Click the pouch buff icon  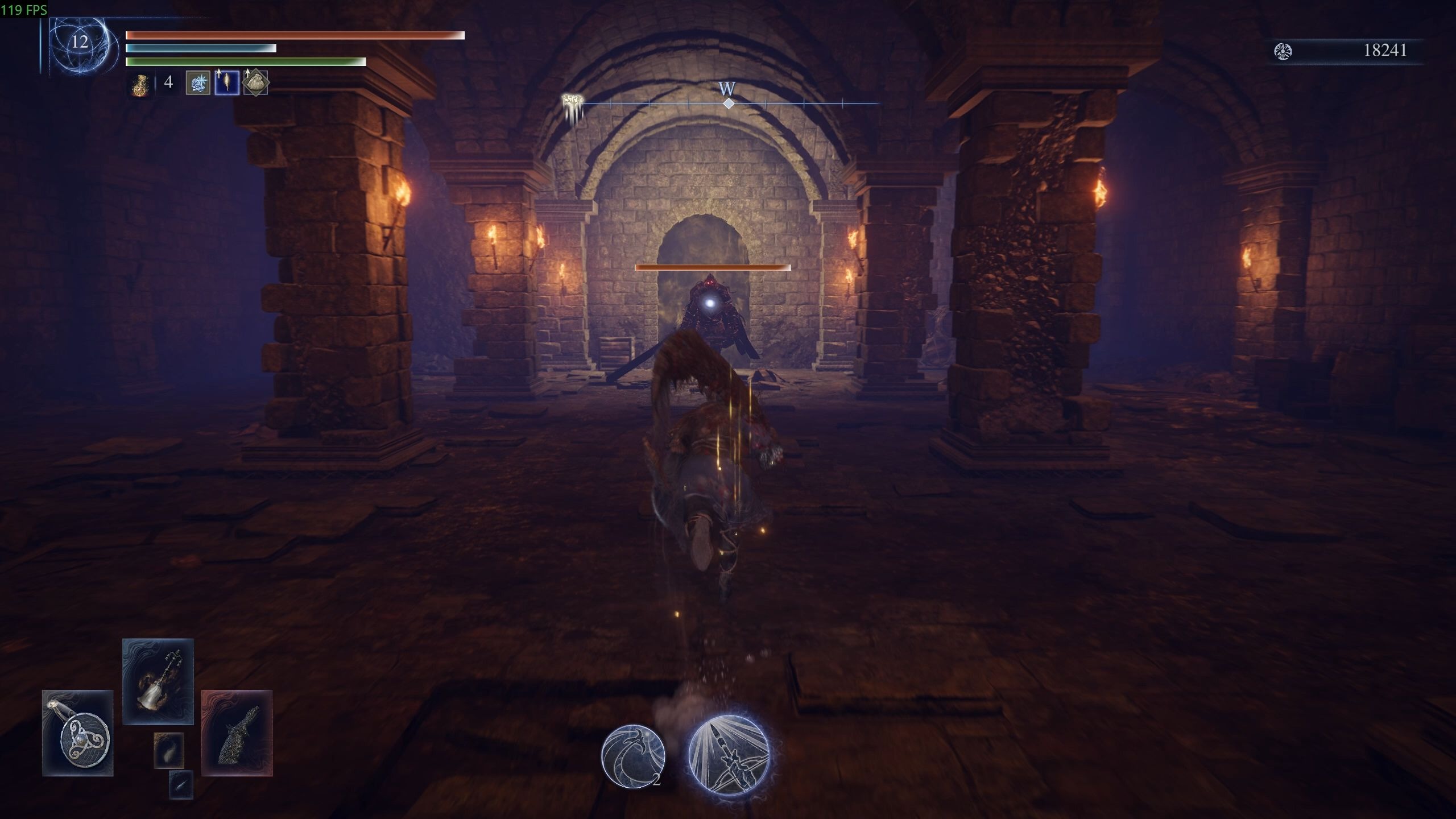[x=255, y=83]
